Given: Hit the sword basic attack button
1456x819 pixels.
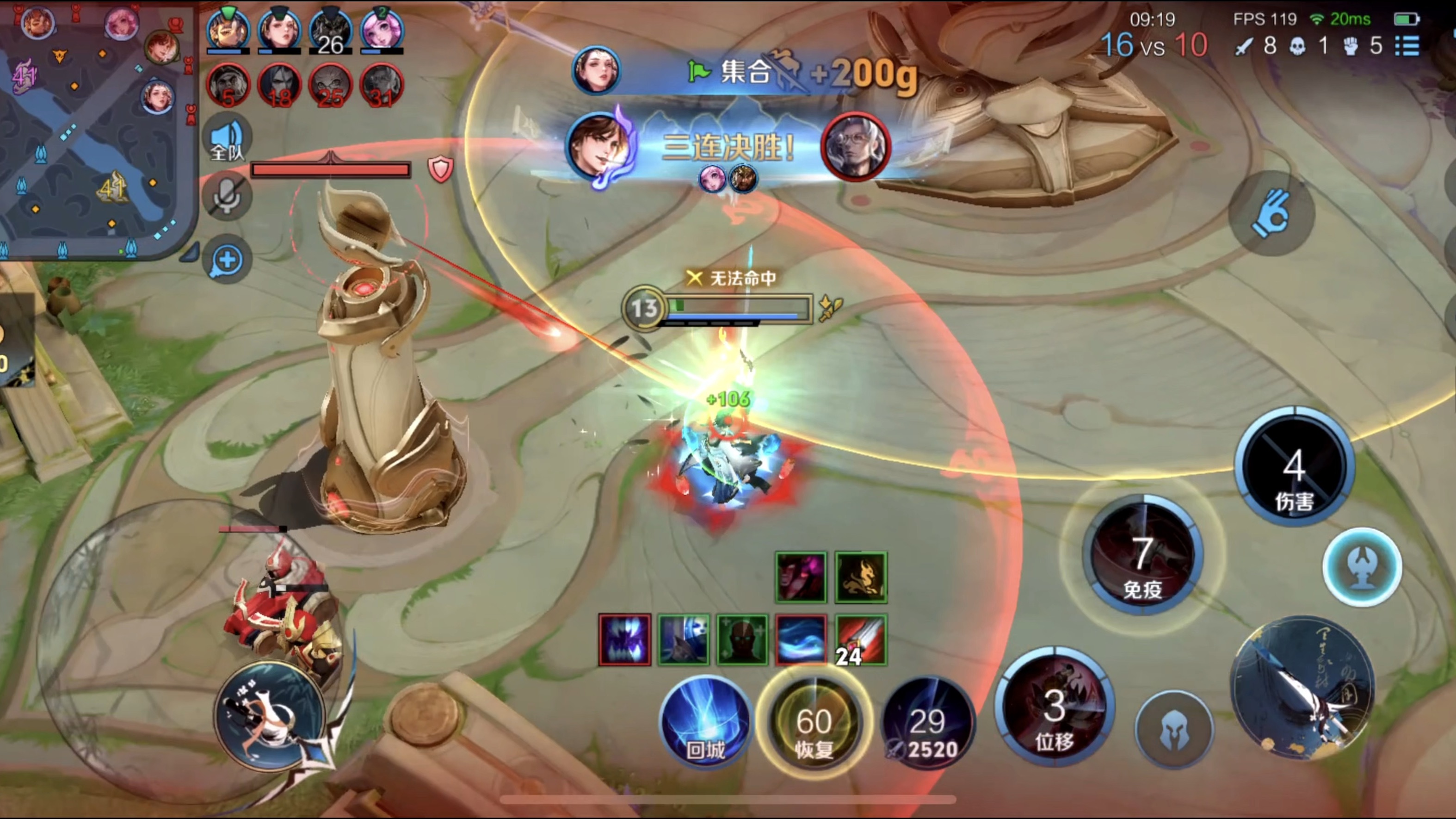Looking at the screenshot, I should [1303, 687].
